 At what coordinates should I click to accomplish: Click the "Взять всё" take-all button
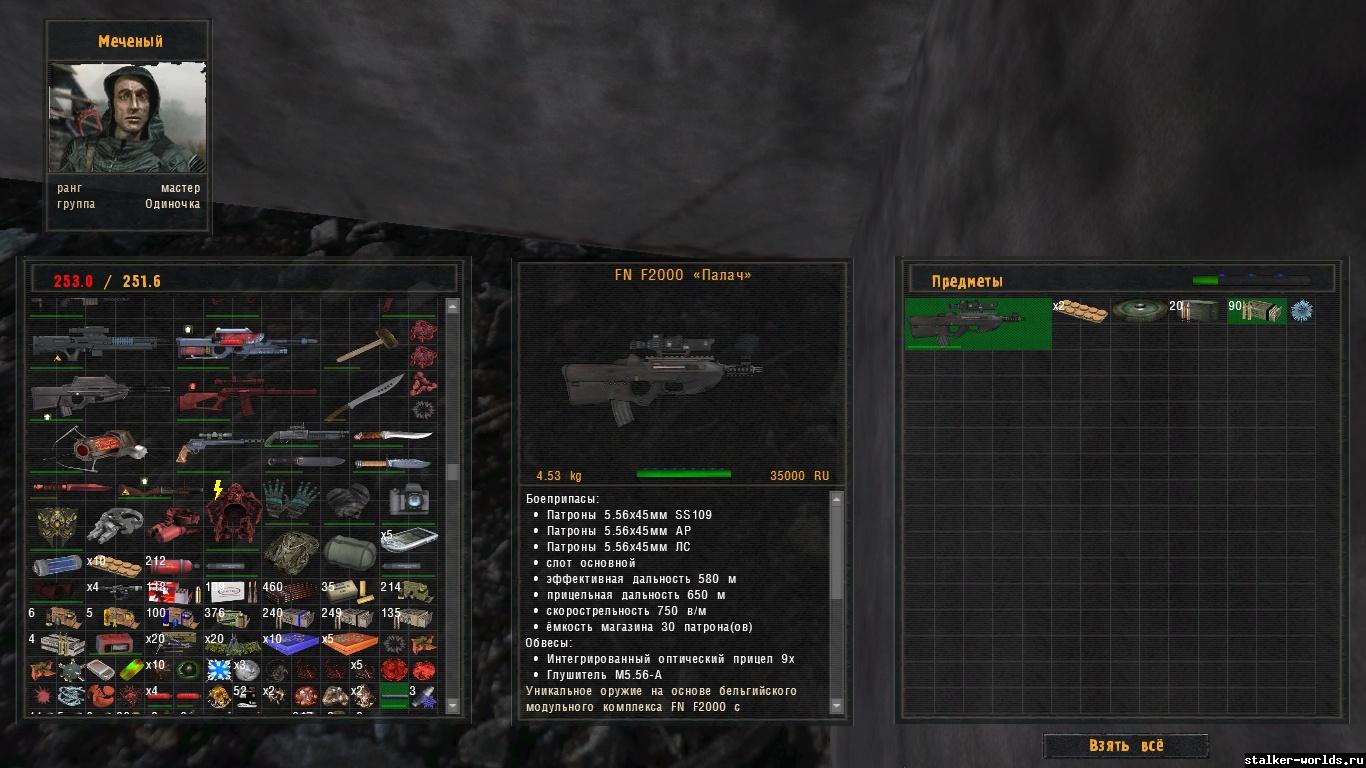1125,746
